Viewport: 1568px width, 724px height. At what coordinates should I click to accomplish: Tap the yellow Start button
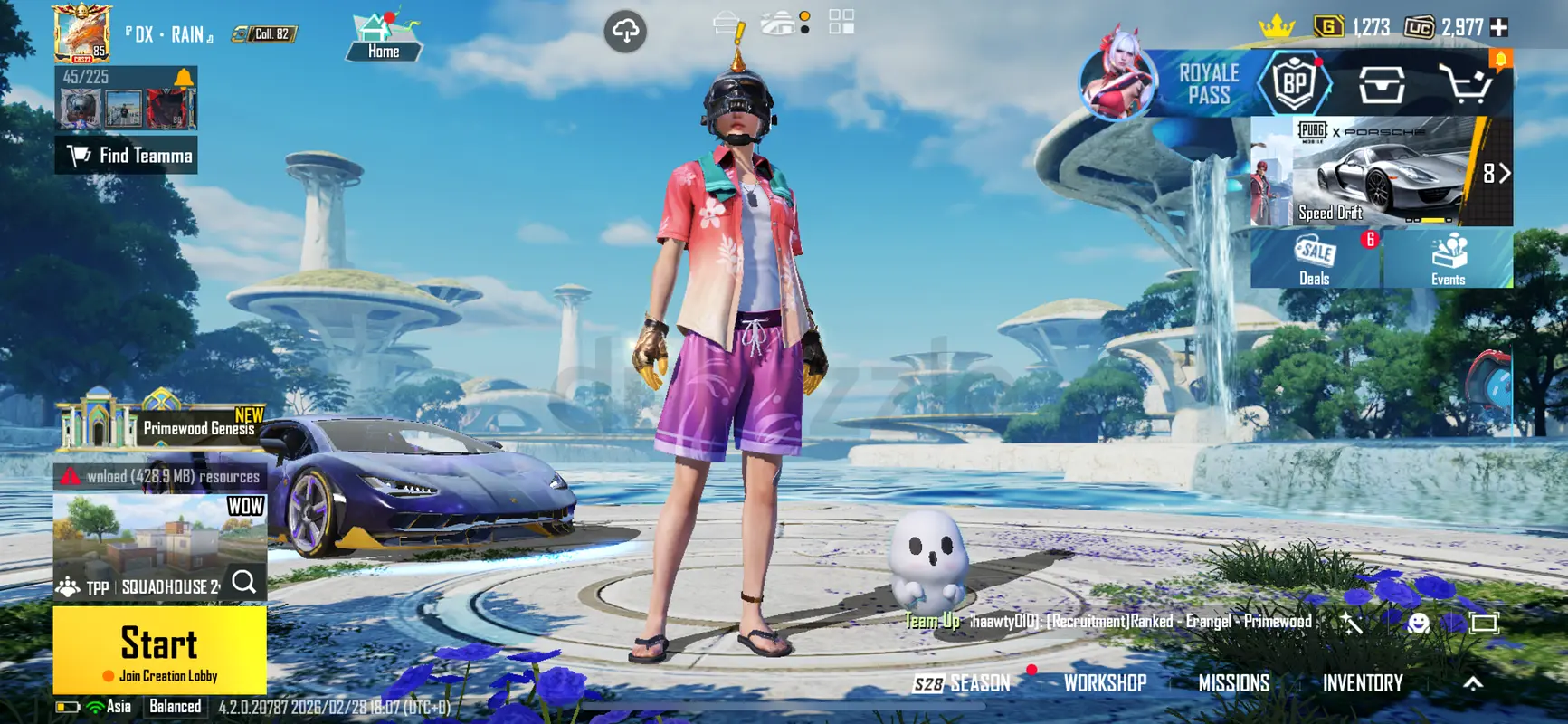point(159,649)
